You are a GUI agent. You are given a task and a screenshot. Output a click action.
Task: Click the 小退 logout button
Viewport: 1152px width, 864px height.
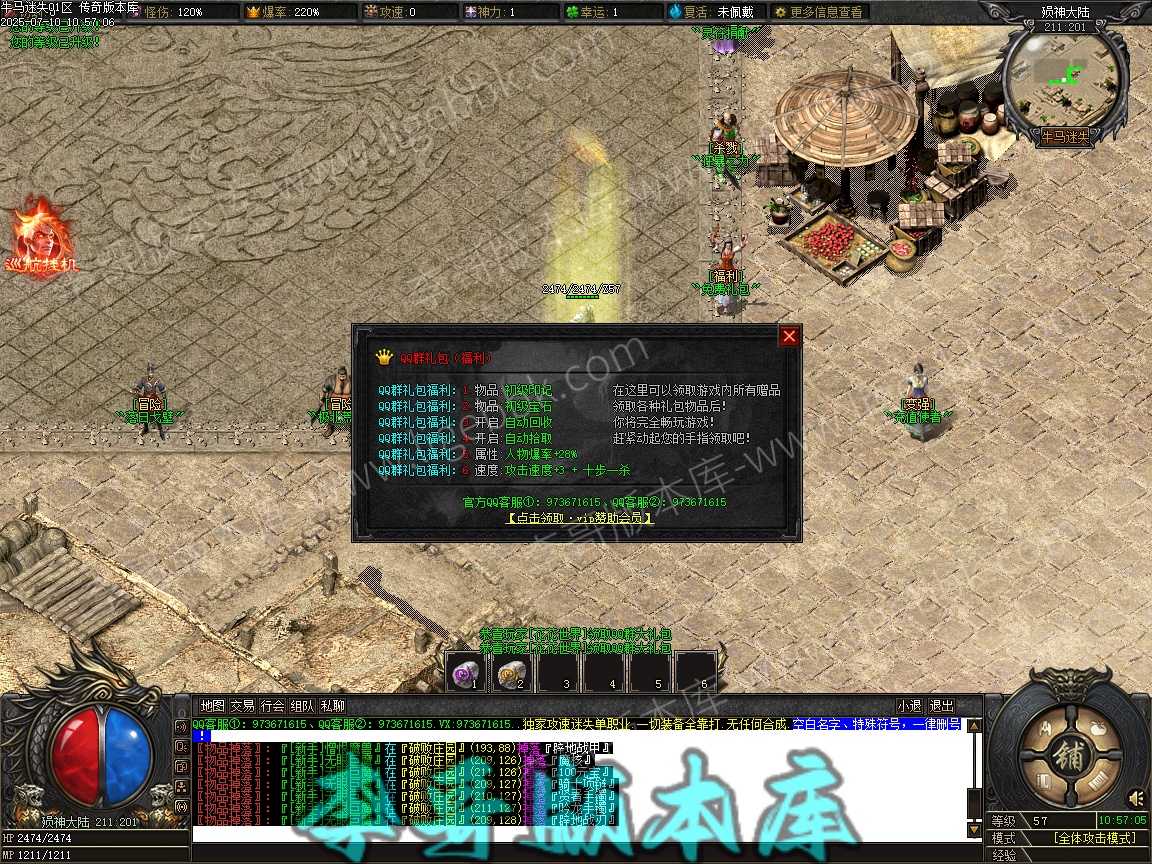coord(909,706)
